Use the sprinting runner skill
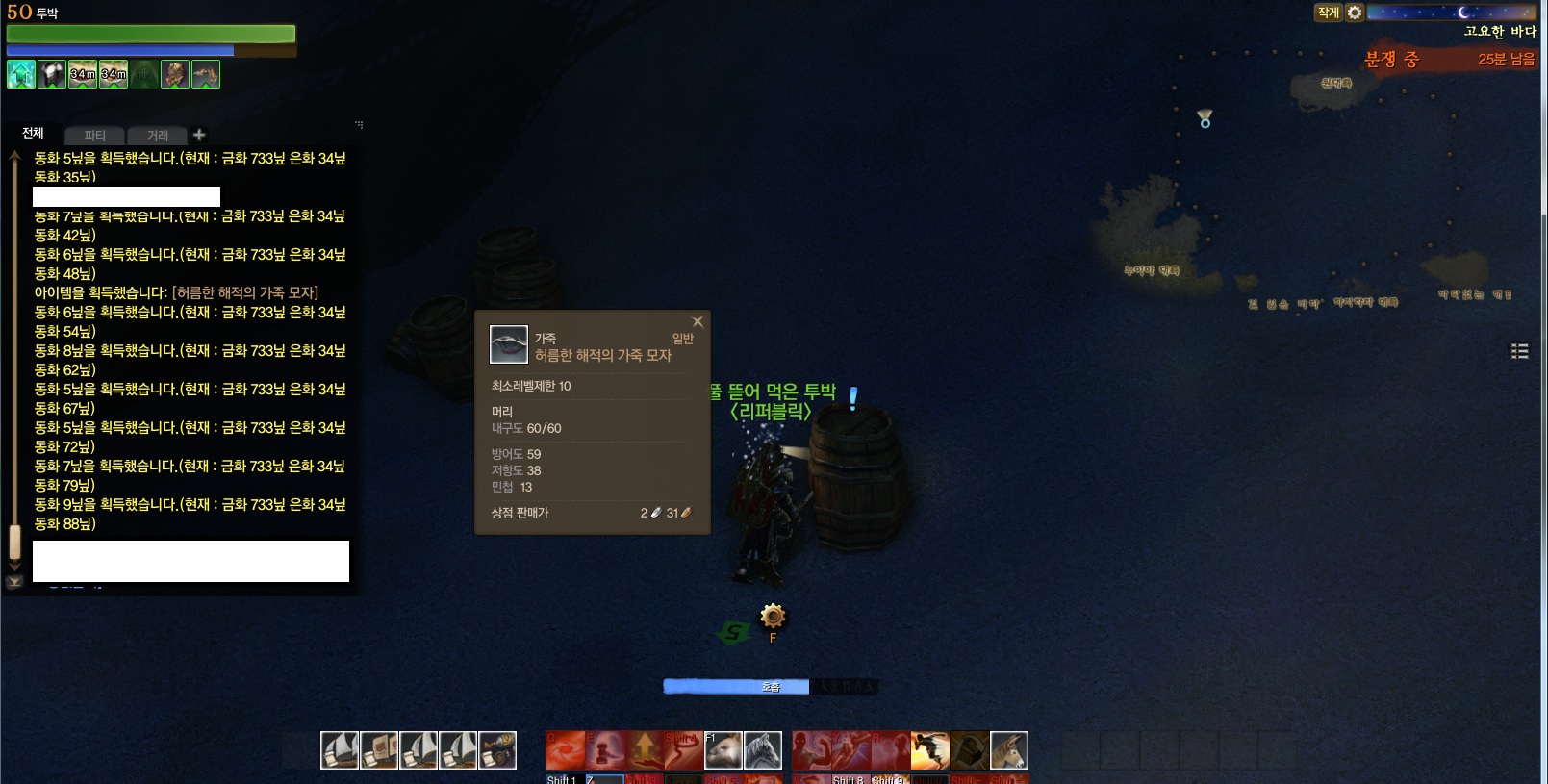This screenshot has width=1548, height=784. tap(929, 750)
